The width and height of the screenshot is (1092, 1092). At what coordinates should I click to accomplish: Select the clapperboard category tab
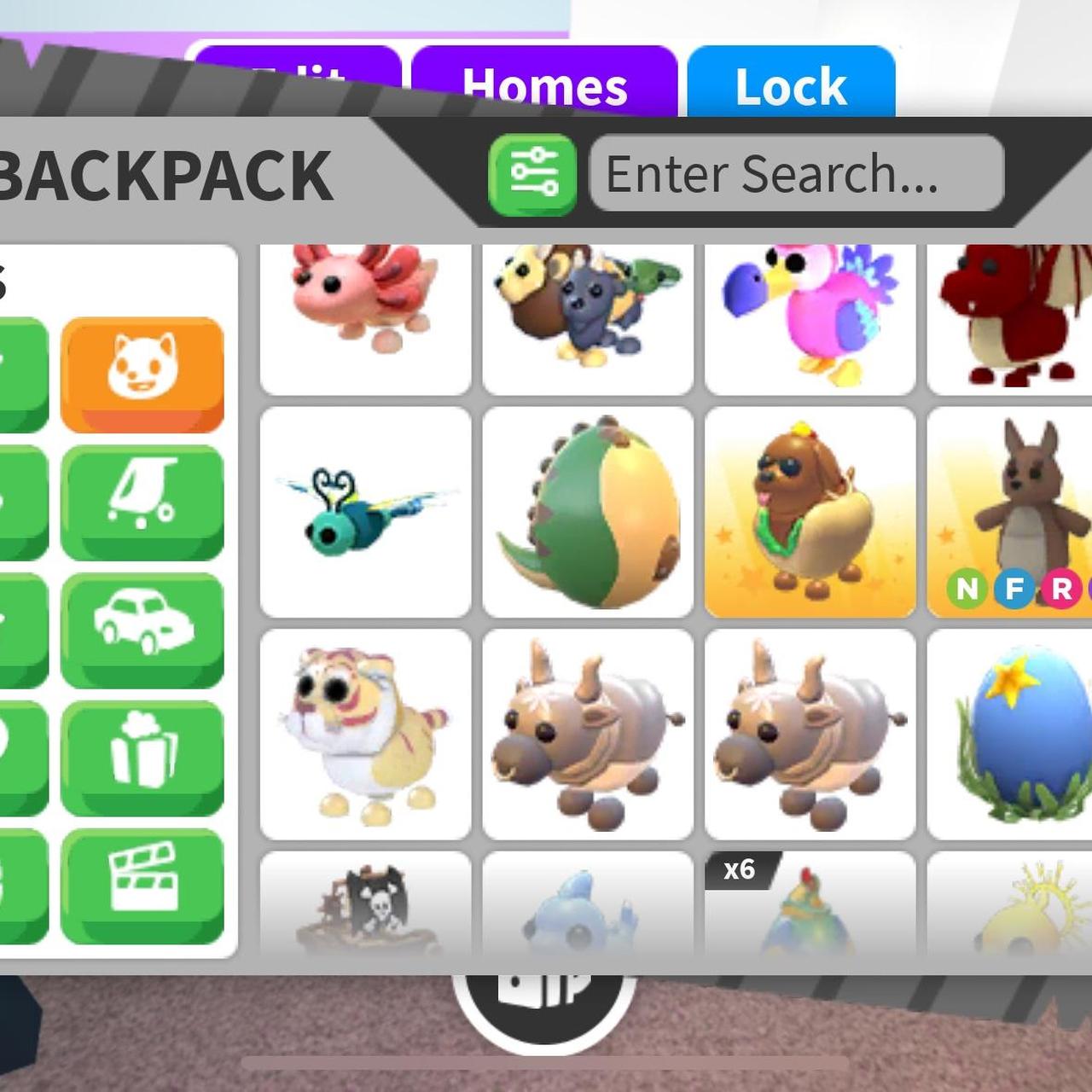click(142, 886)
